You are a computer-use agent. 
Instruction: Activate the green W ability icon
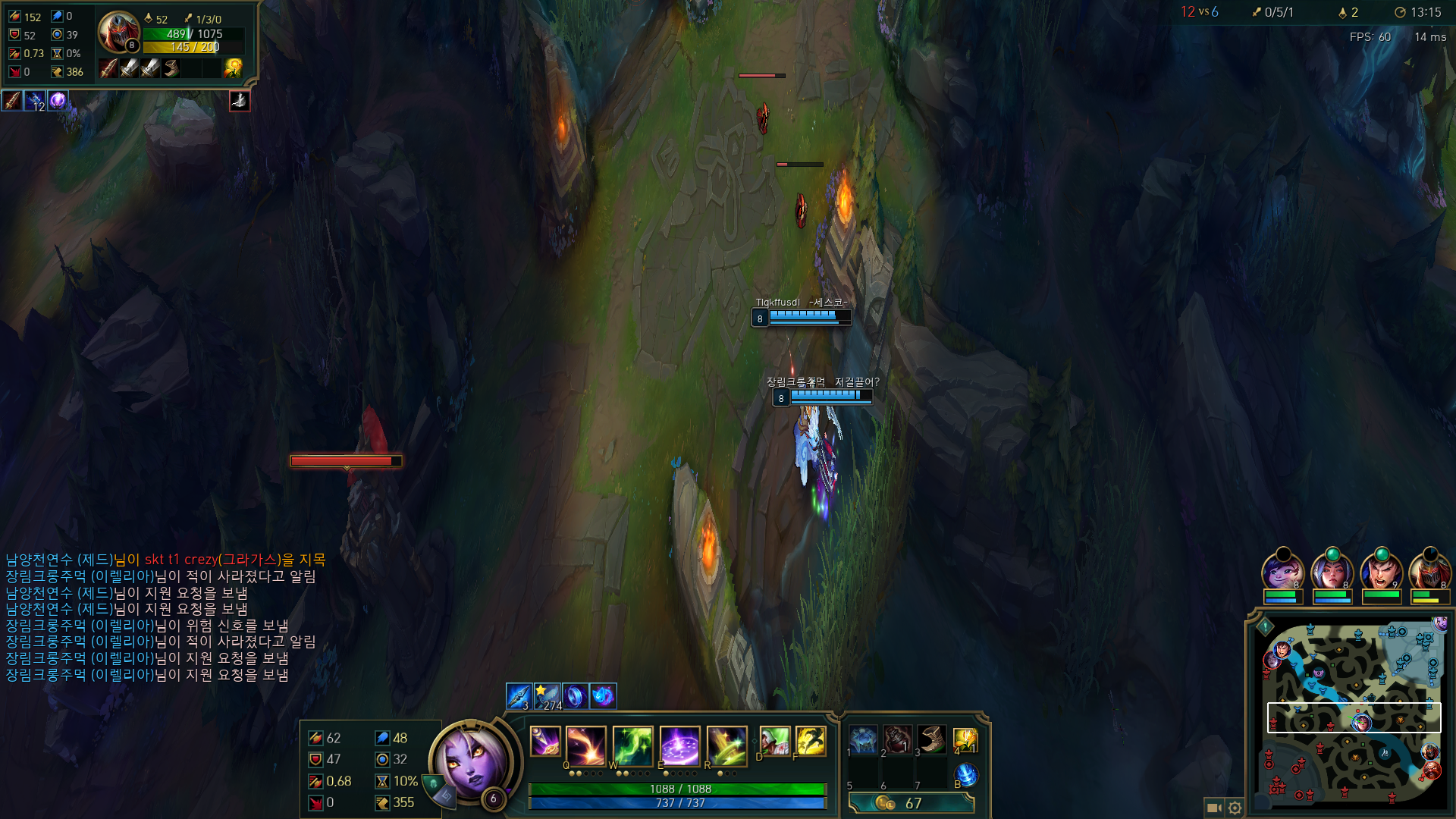(x=632, y=745)
